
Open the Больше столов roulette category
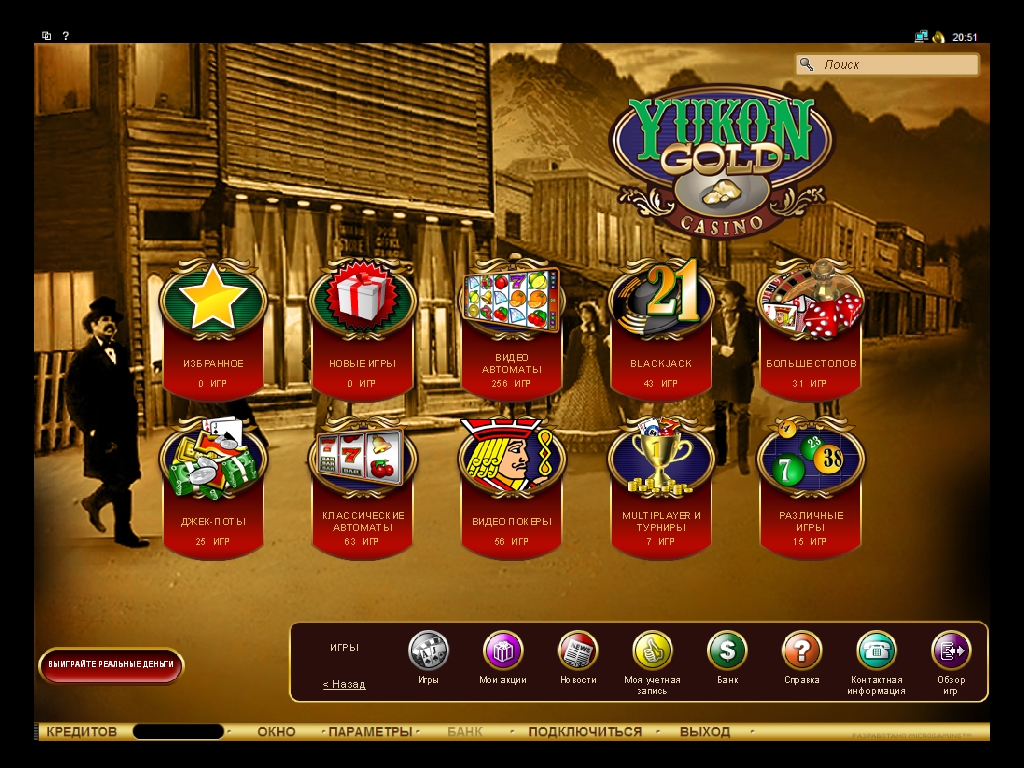(x=810, y=300)
